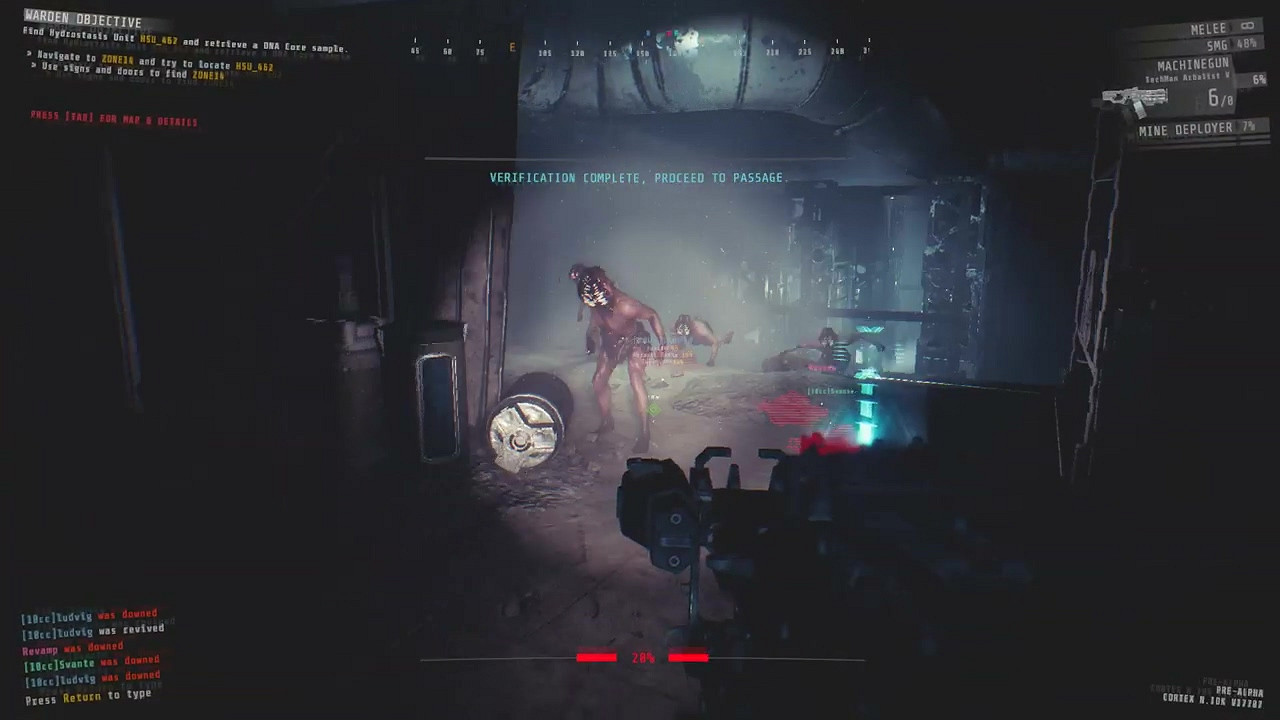
Task: Open the map via PRESS [TAB] prompt
Action: tap(113, 121)
